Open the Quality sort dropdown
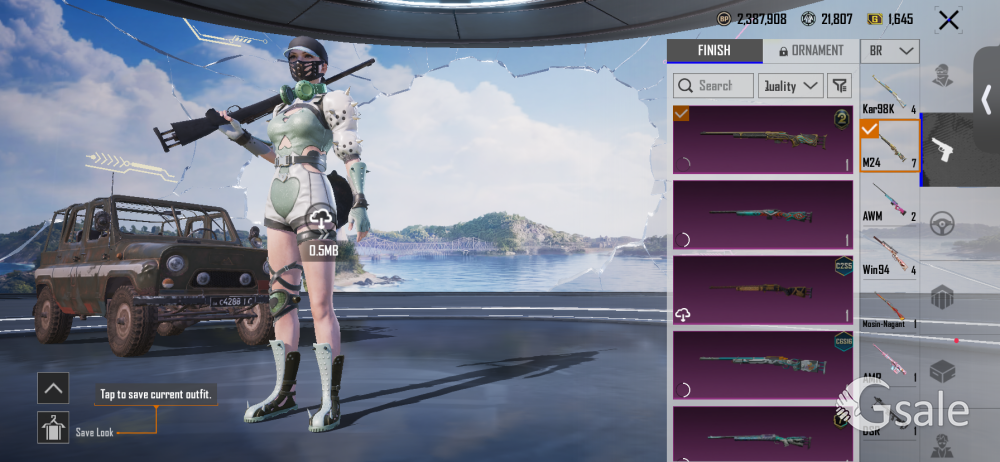Screen dimensions: 1000x462 [790, 86]
